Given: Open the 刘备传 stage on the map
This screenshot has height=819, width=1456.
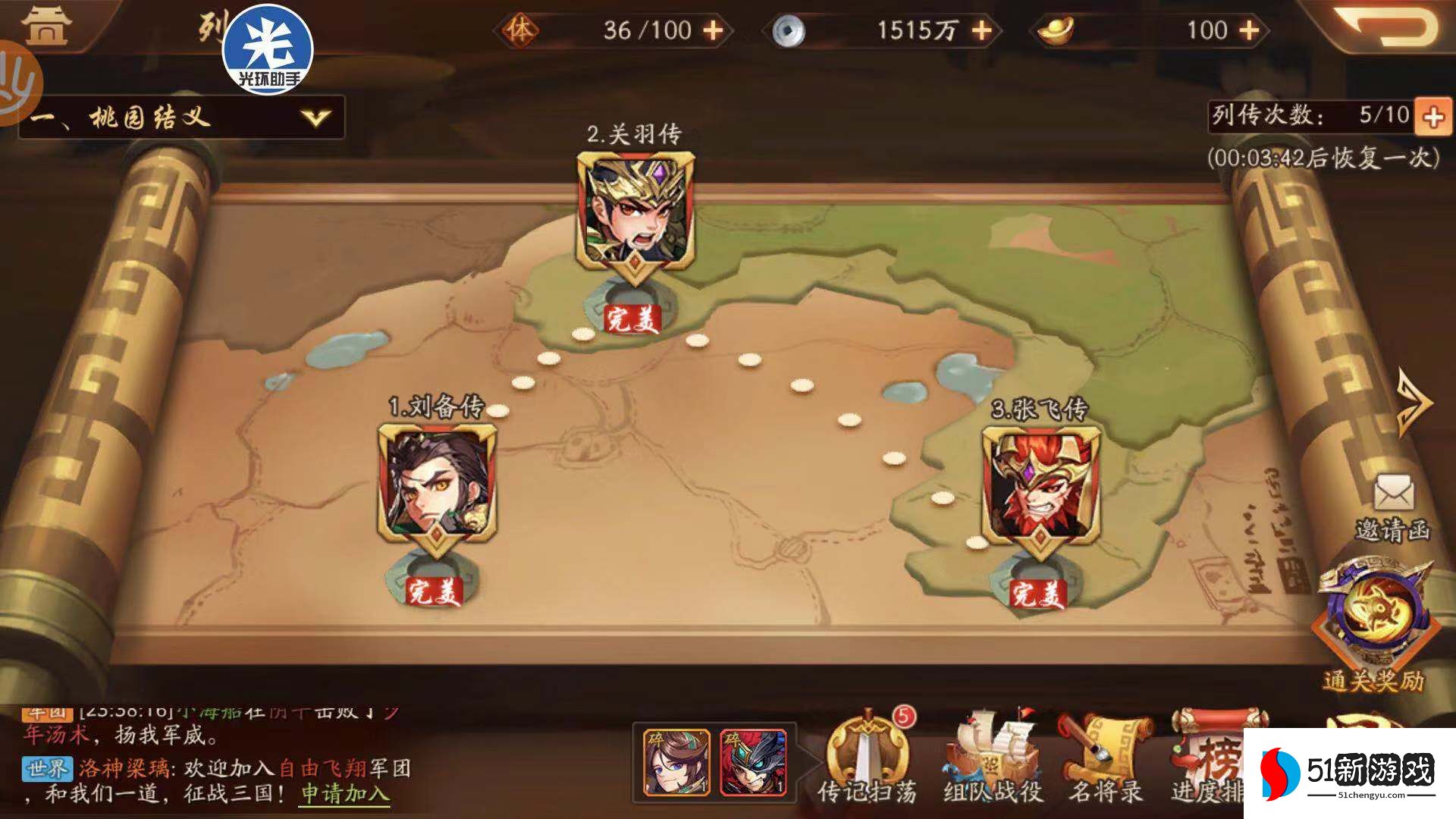Looking at the screenshot, I should (x=438, y=476).
